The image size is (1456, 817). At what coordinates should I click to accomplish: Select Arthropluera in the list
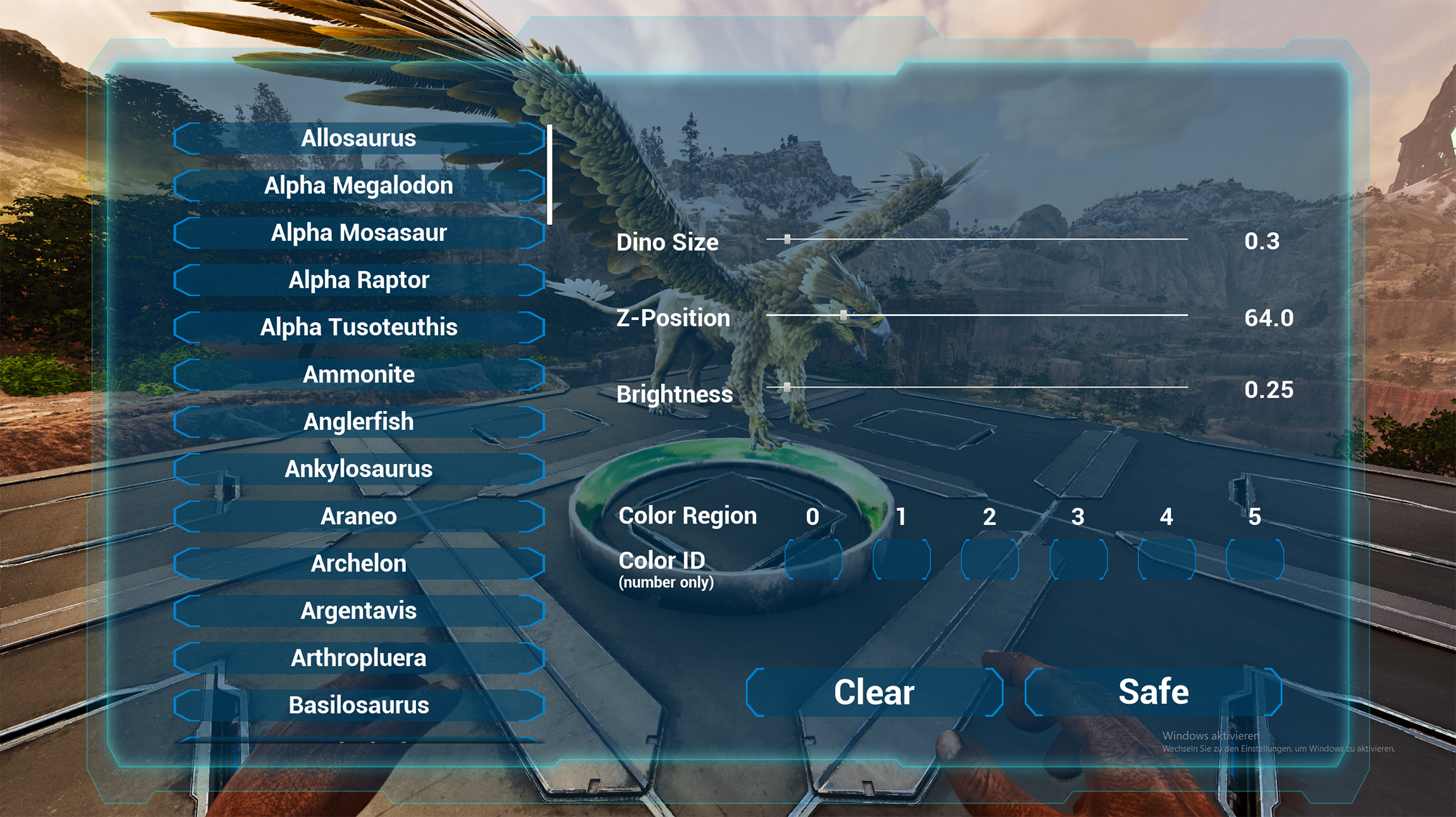click(x=358, y=658)
